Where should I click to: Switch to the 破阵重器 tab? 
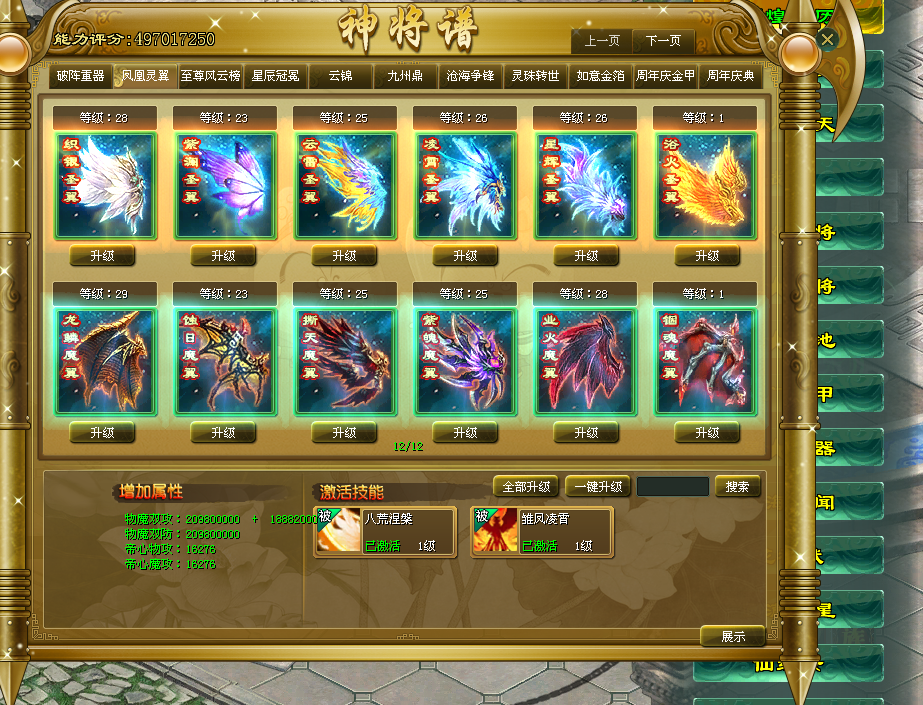82,76
